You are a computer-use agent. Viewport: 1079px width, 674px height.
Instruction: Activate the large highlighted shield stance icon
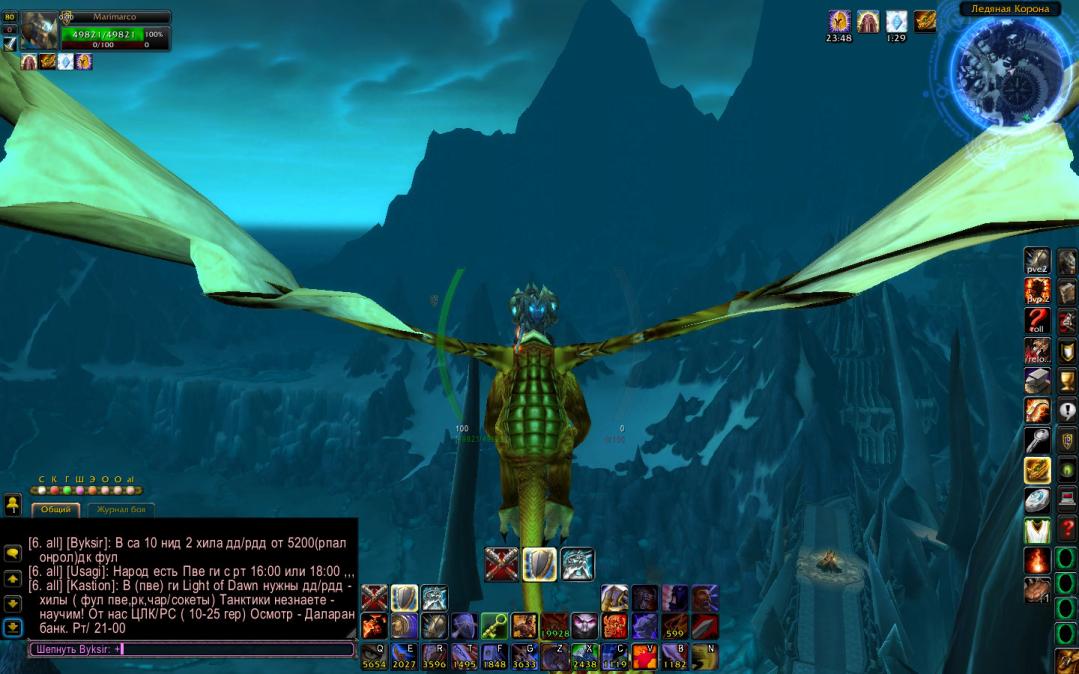pos(539,564)
